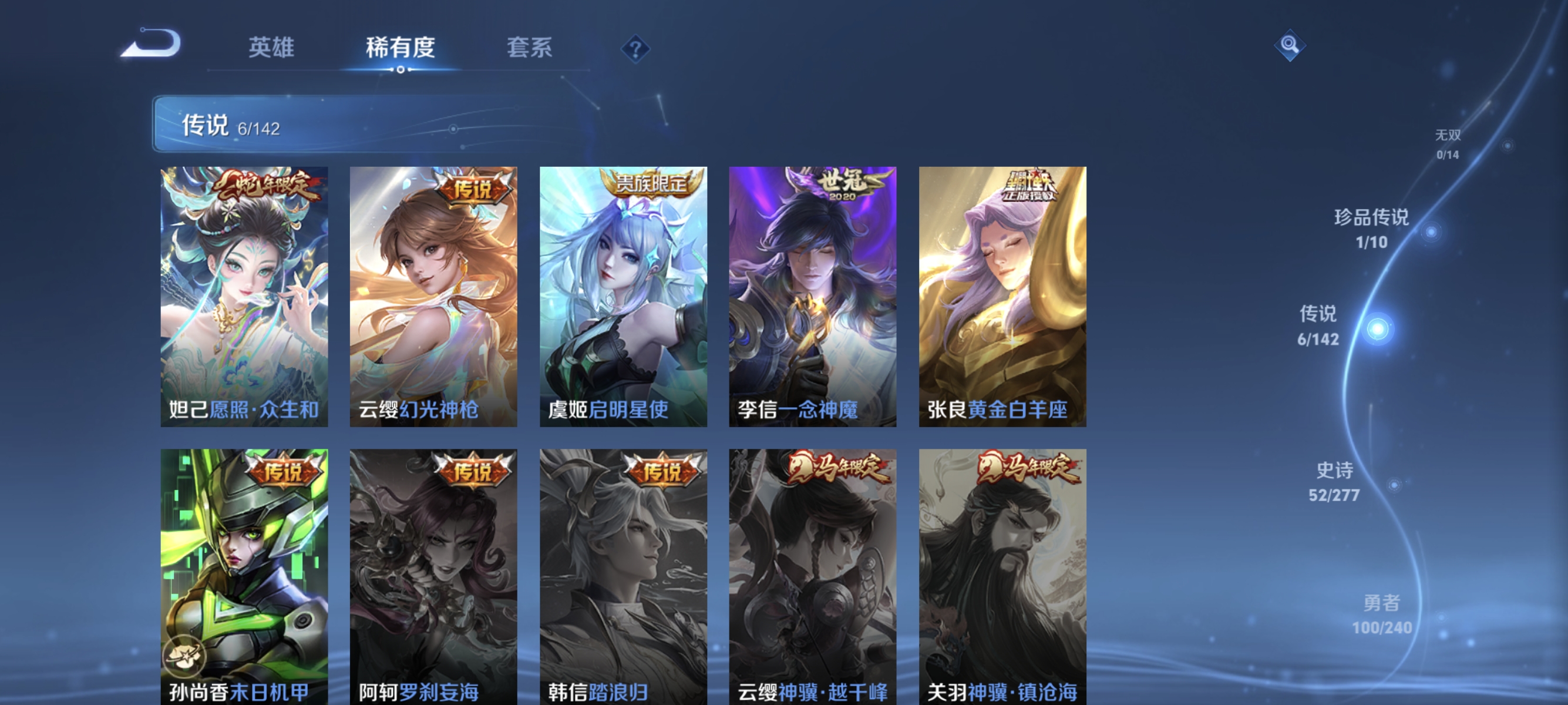Open the search icon at top right
Image resolution: width=1568 pixels, height=705 pixels.
[x=1289, y=46]
